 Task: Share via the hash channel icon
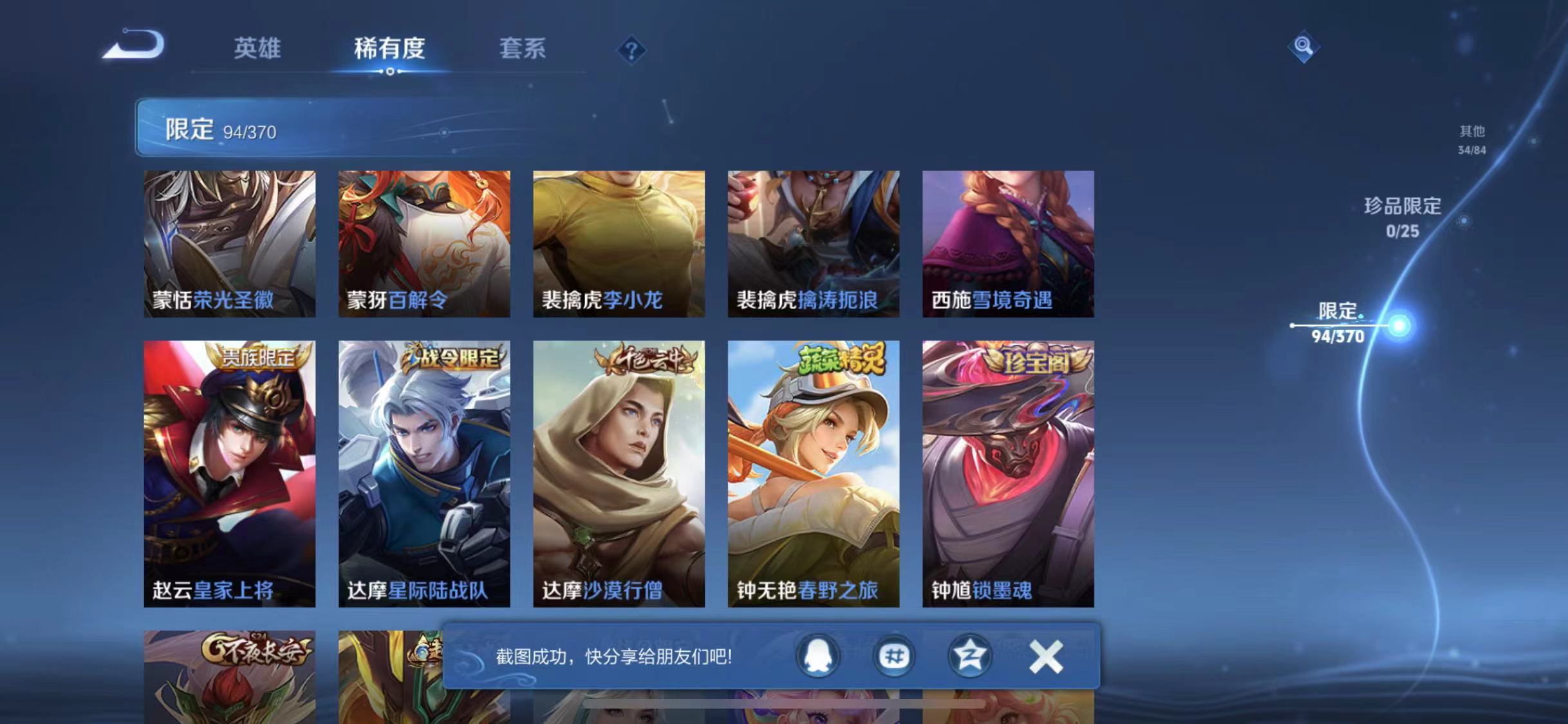click(893, 656)
